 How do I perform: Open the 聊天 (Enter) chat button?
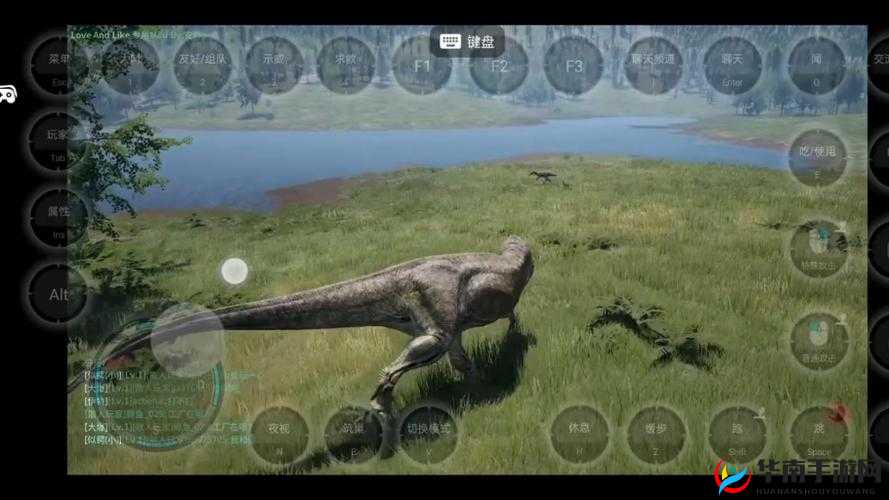(x=732, y=64)
